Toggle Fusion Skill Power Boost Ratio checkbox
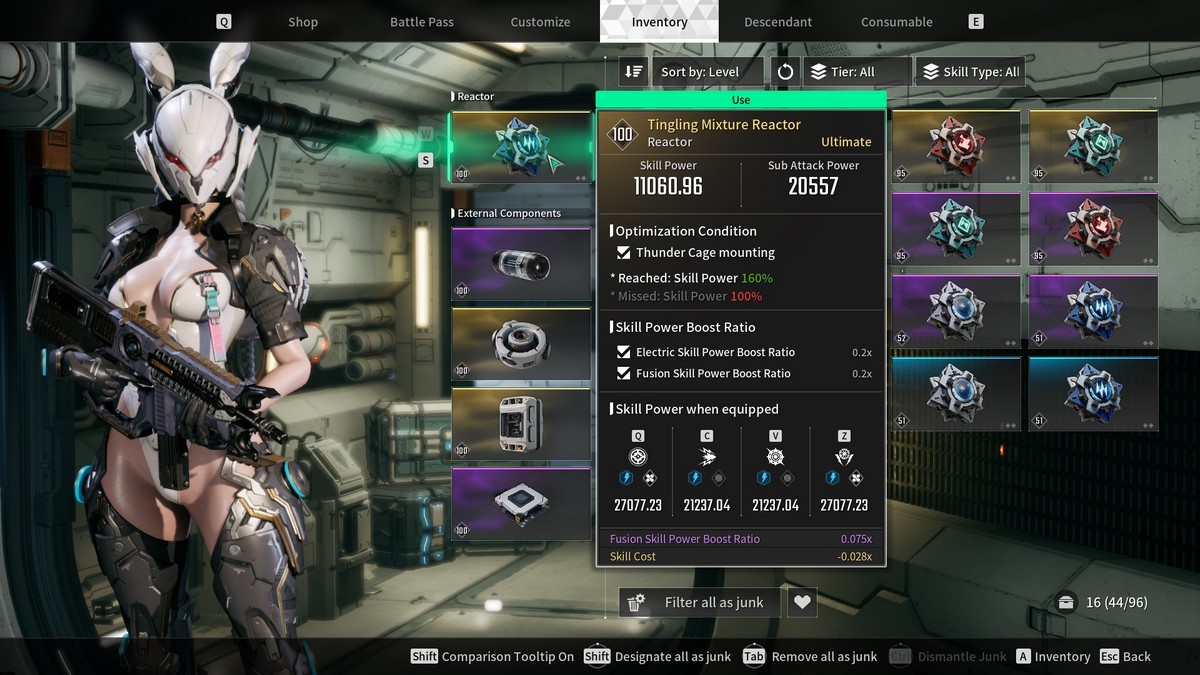 click(x=624, y=373)
